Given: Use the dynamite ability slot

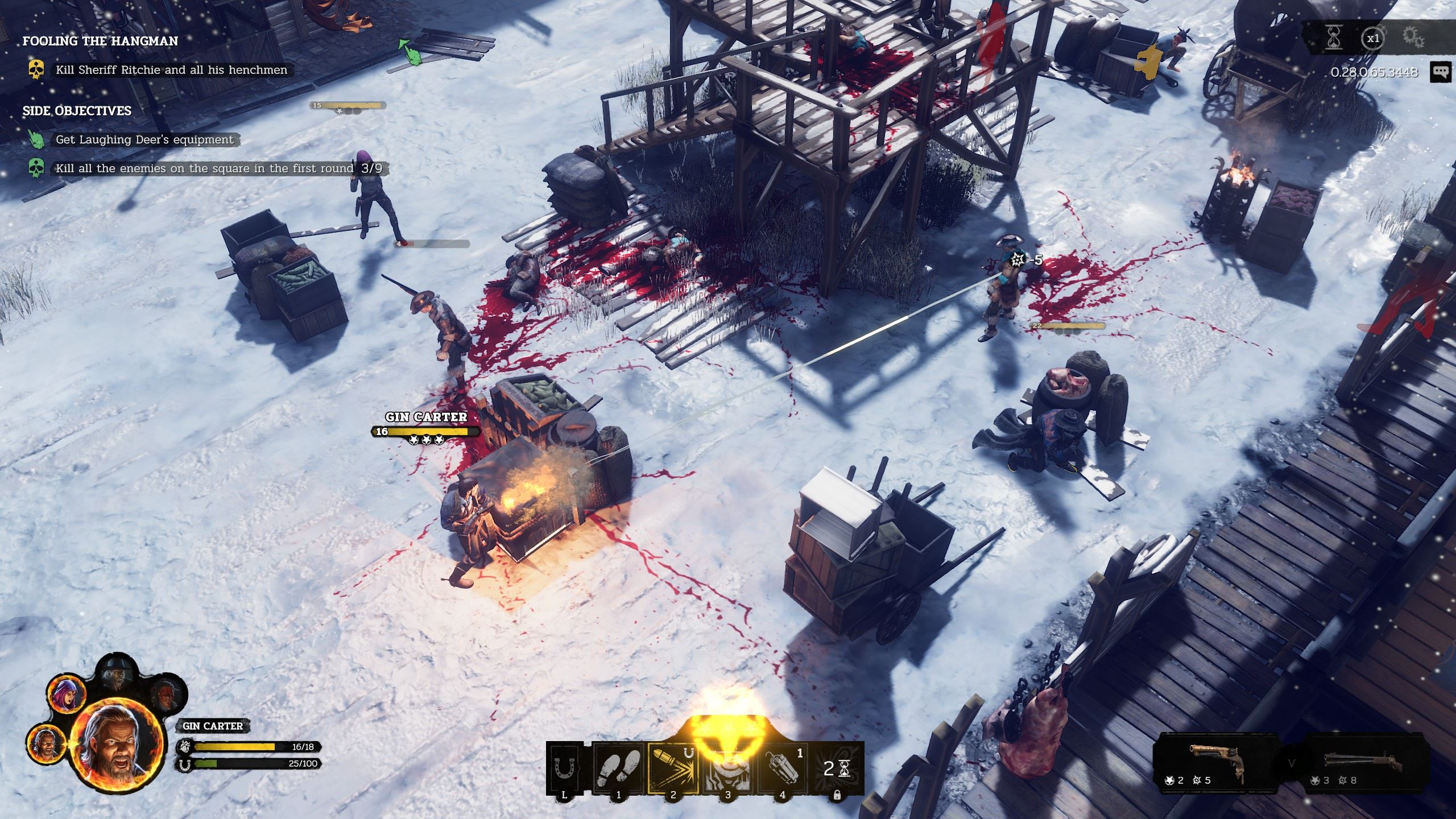Looking at the screenshot, I should point(783,769).
